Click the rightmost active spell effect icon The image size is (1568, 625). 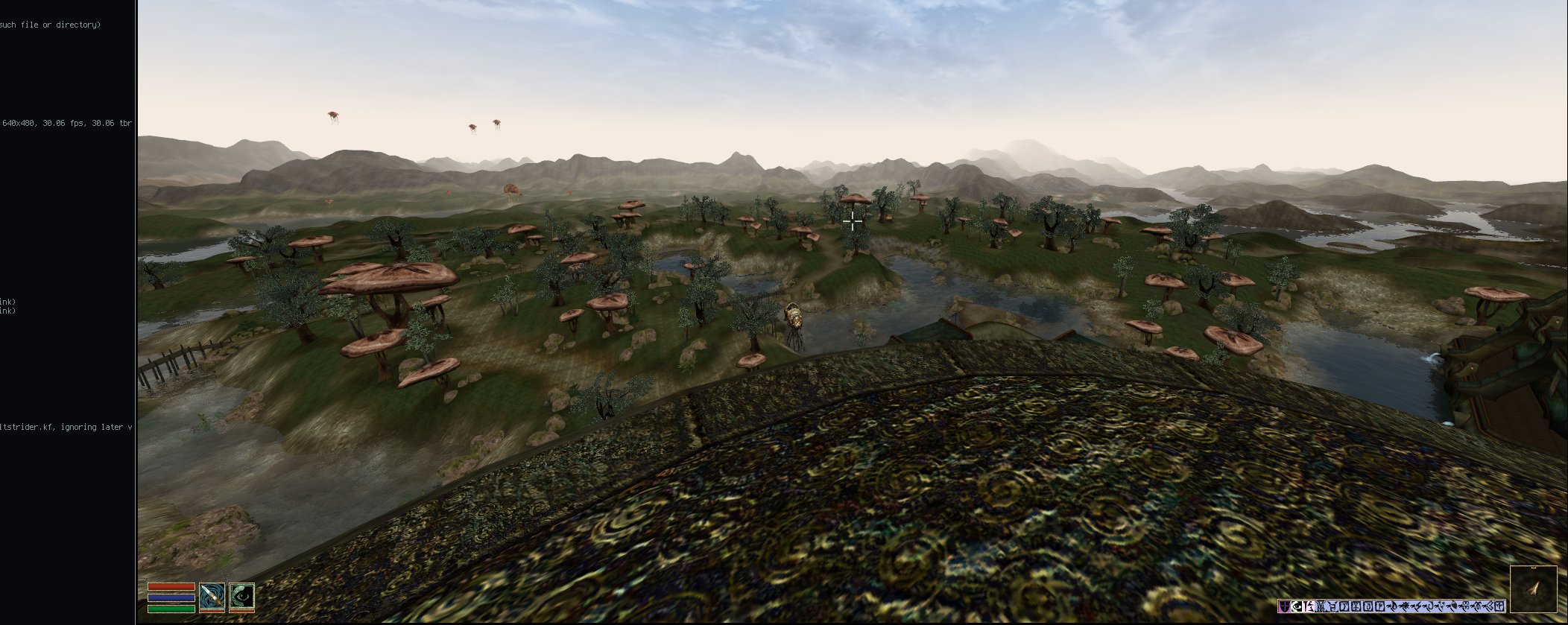pos(1499,606)
